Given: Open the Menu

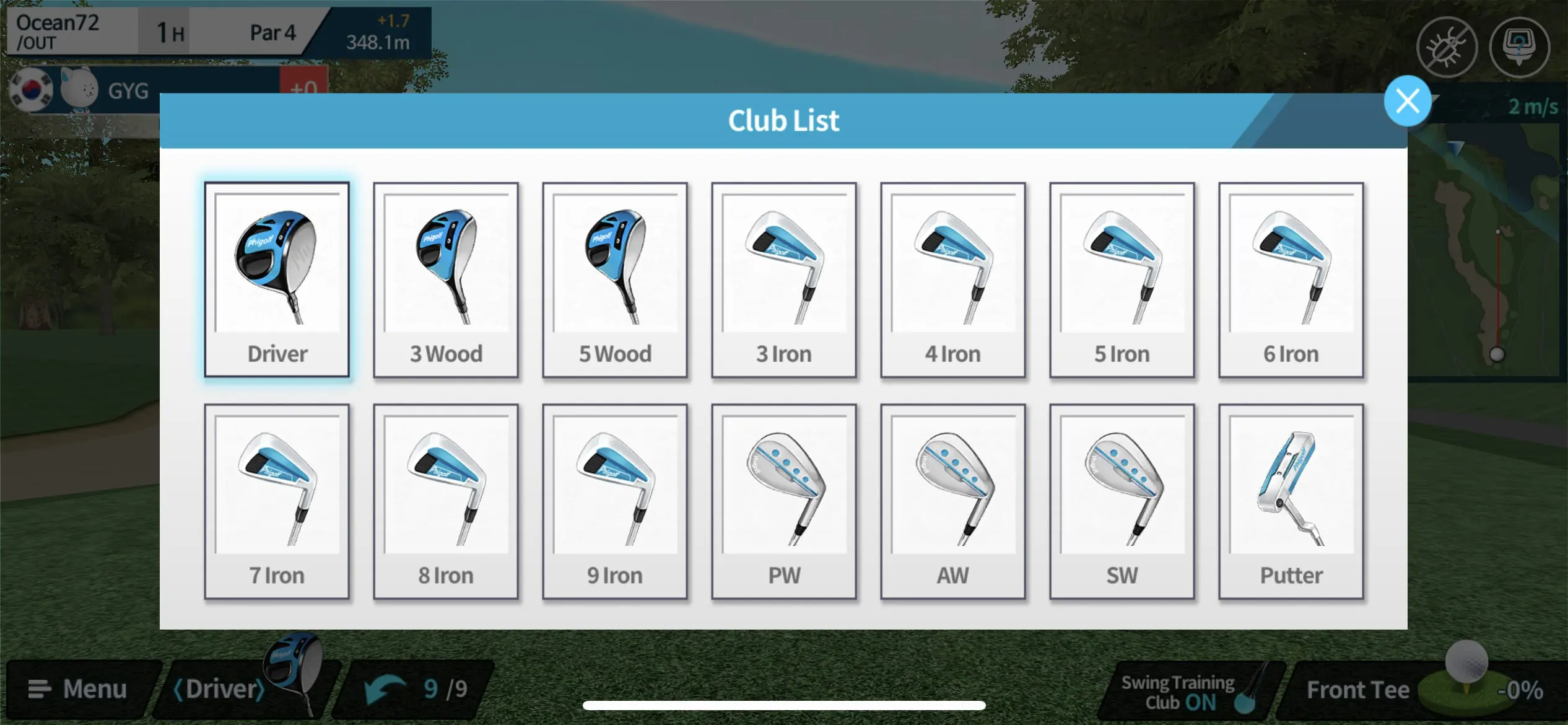Looking at the screenshot, I should (81, 688).
